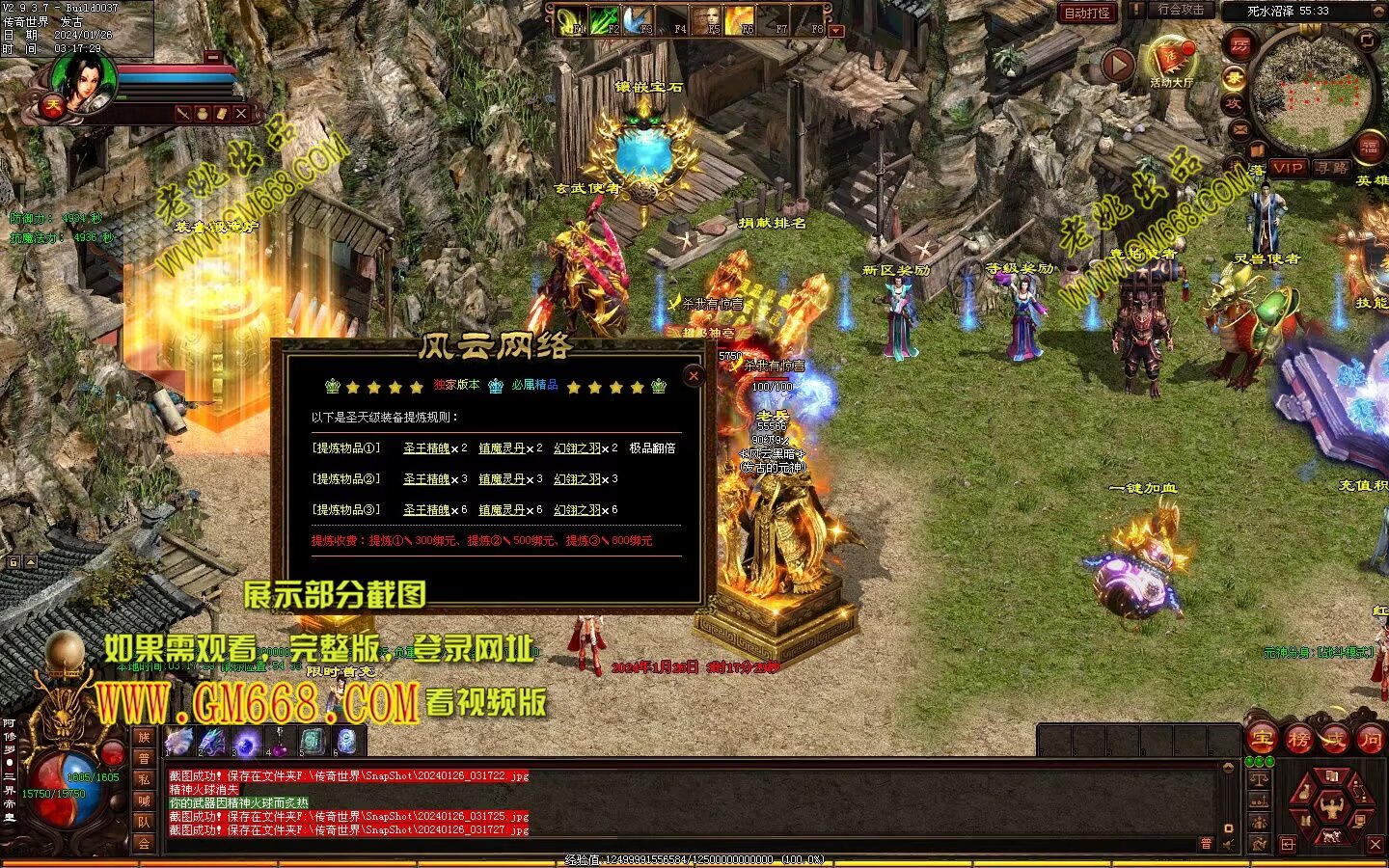The width and height of the screenshot is (1389, 868).
Task: Choose the 幻翎之羽×6 link in refining row three
Action: (x=578, y=510)
